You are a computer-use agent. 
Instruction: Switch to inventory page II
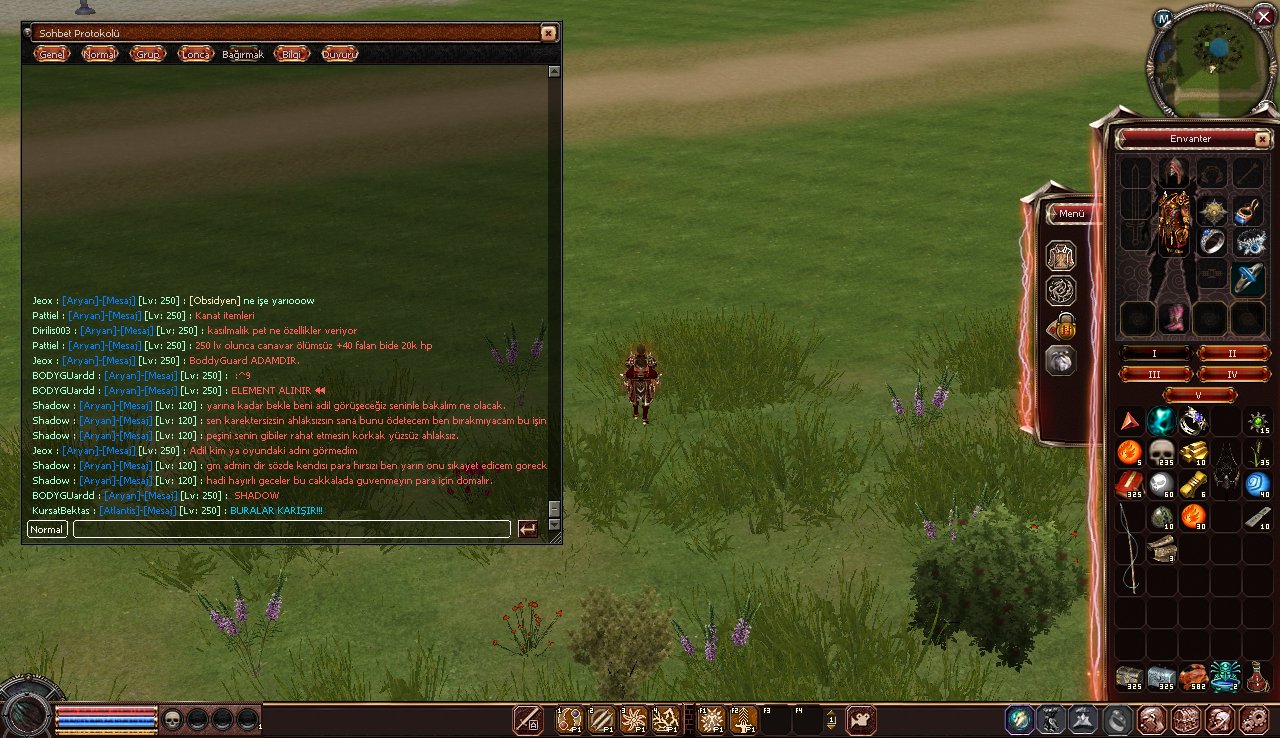pos(1233,353)
